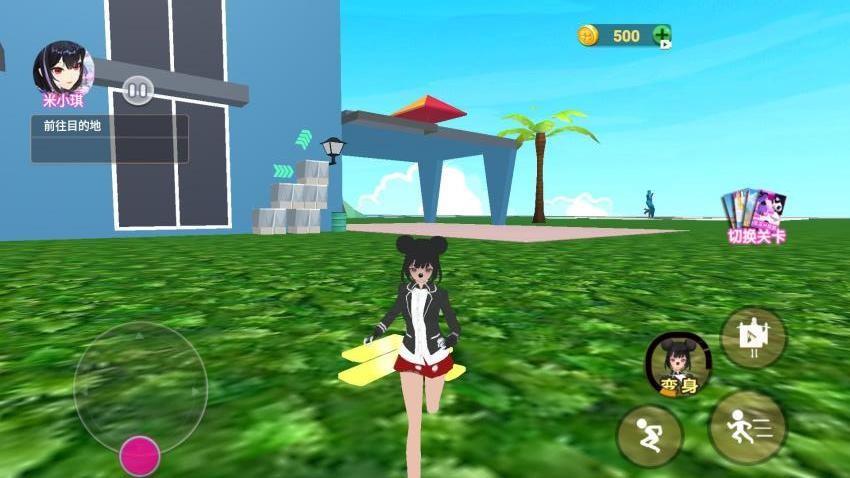The width and height of the screenshot is (850, 478).
Task: Pause the game with the pause button
Action: 138,91
